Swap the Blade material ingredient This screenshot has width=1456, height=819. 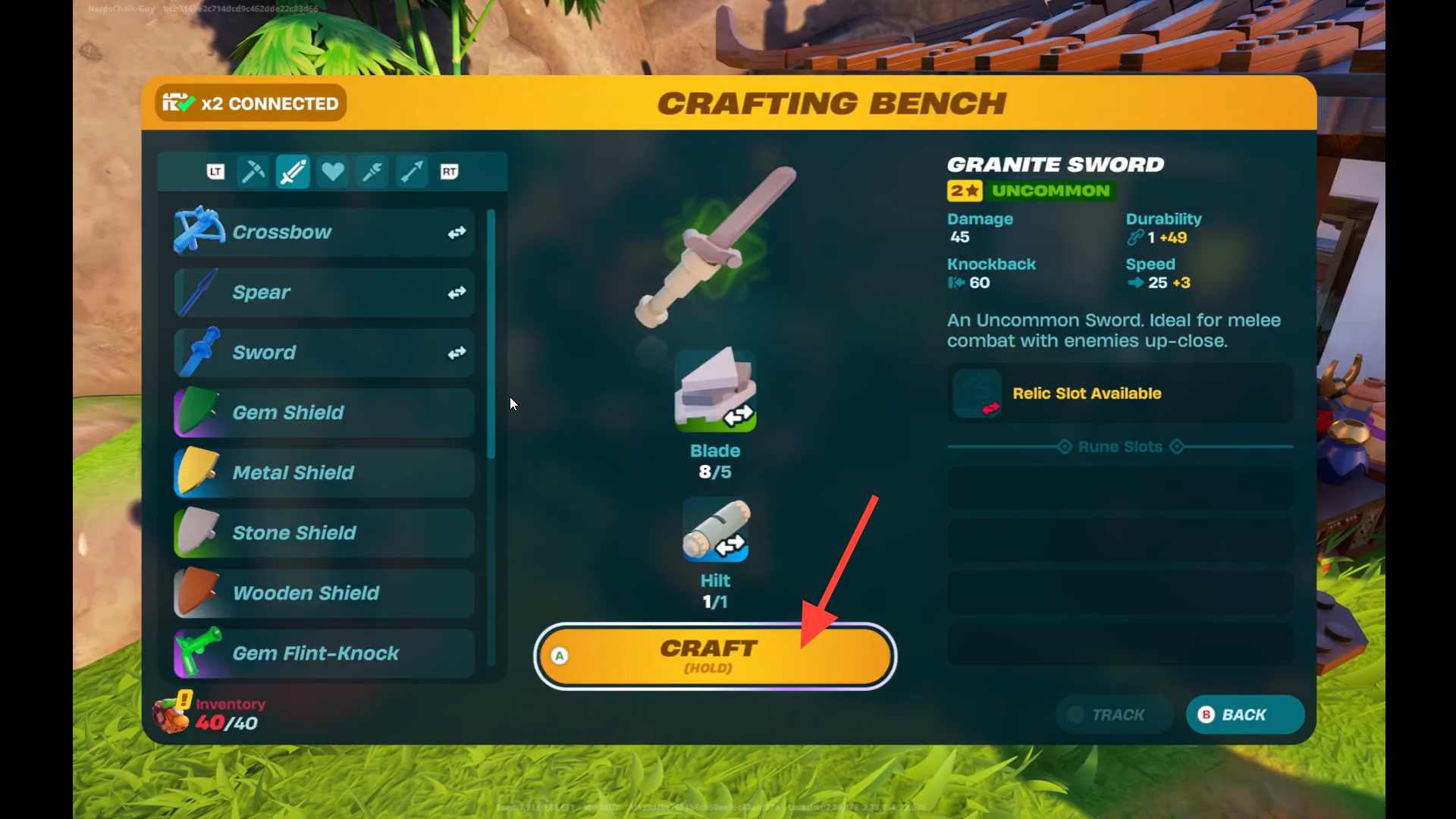[715, 391]
